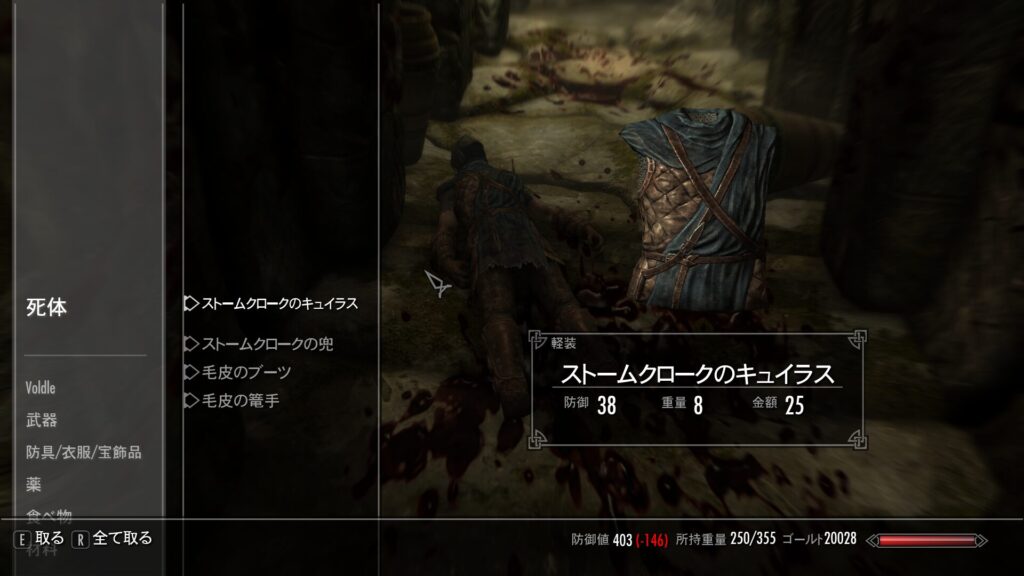Choose 毛皮のブーツ in the loot list
Viewport: 1024px width, 576px height.
[x=246, y=372]
